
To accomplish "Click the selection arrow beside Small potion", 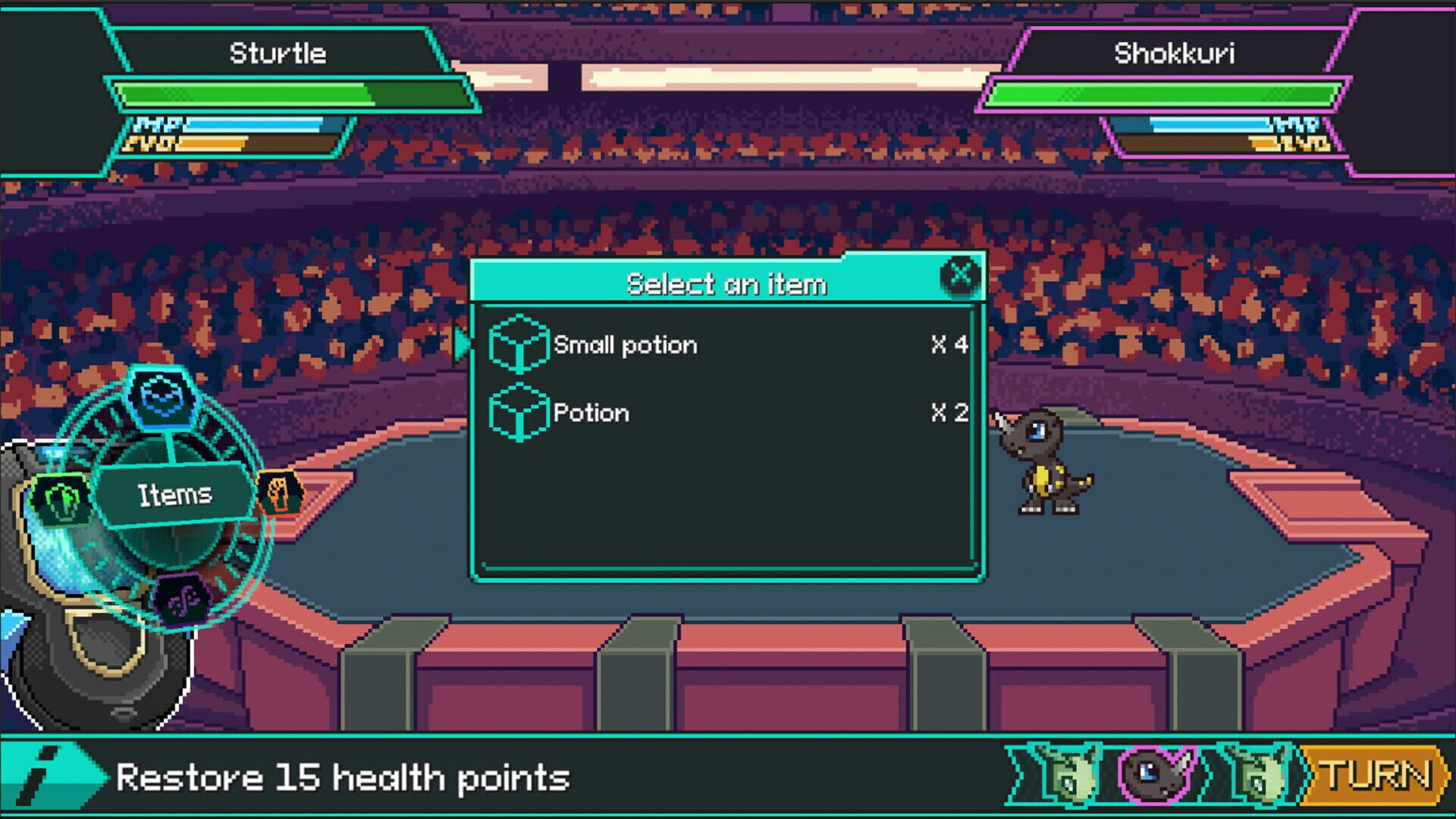I will (x=463, y=344).
